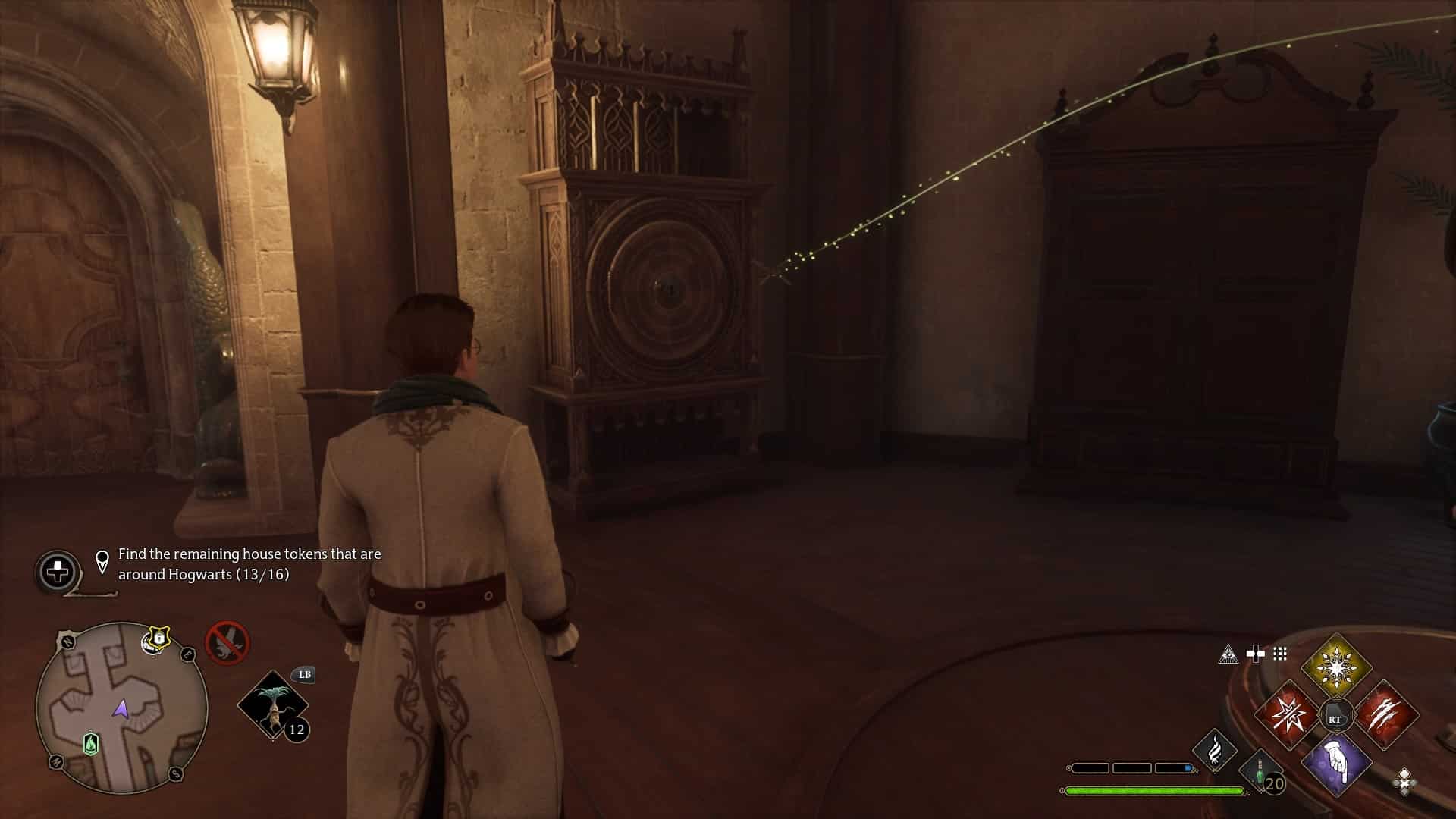This screenshot has width=1456, height=819.
Task: Drink the green Wiggenweld potion
Action: coord(1260,773)
